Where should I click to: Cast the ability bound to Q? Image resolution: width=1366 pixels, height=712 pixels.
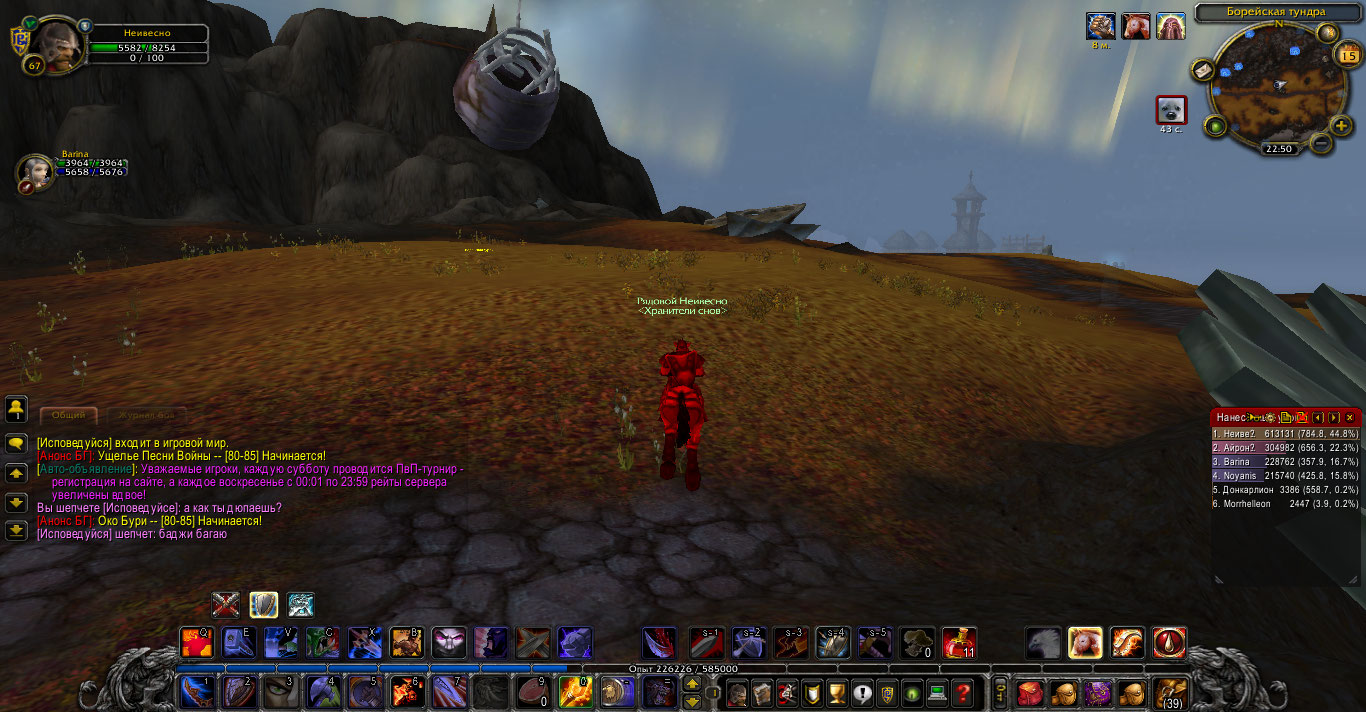(196, 642)
